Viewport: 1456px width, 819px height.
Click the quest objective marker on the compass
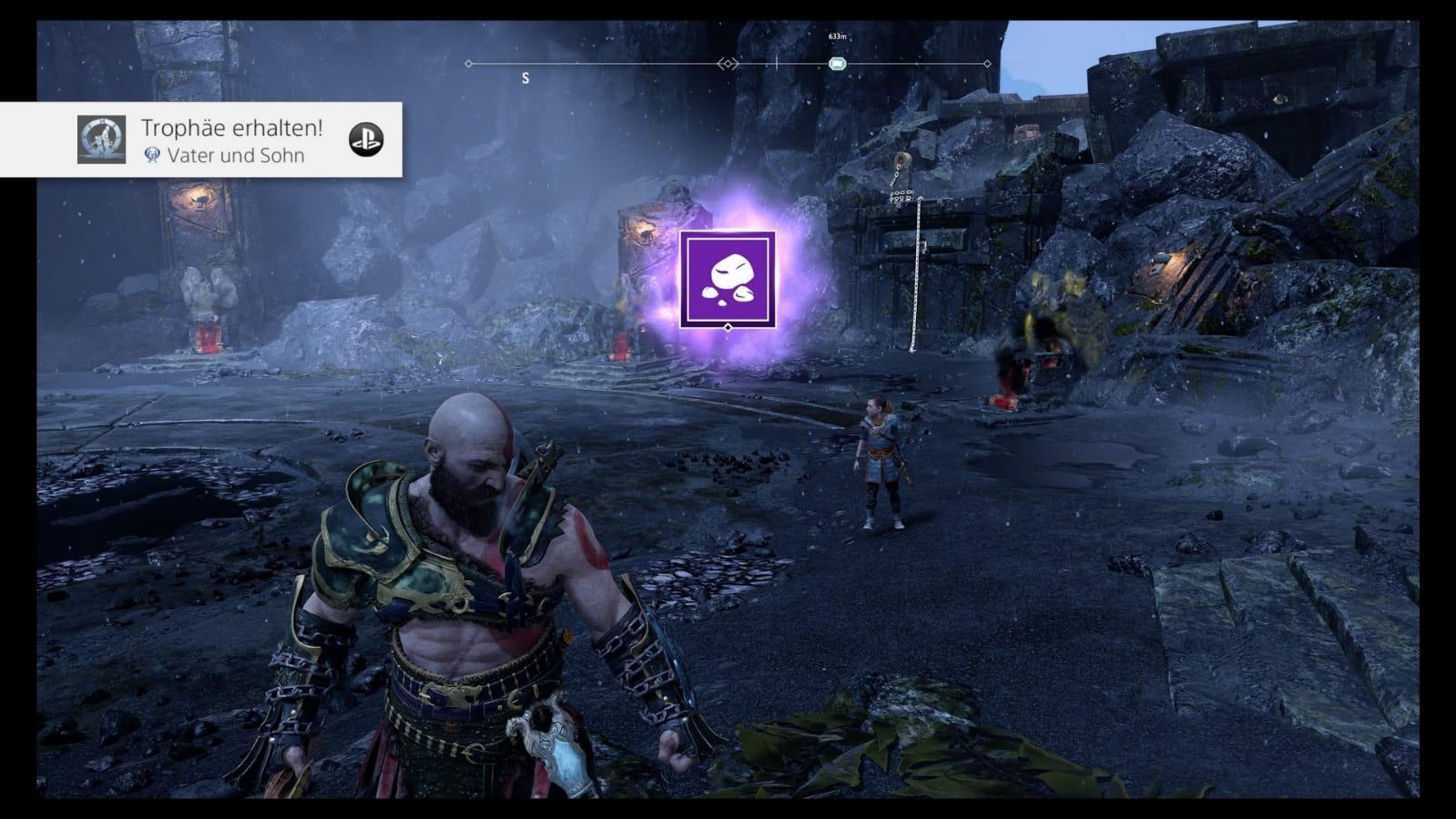838,64
